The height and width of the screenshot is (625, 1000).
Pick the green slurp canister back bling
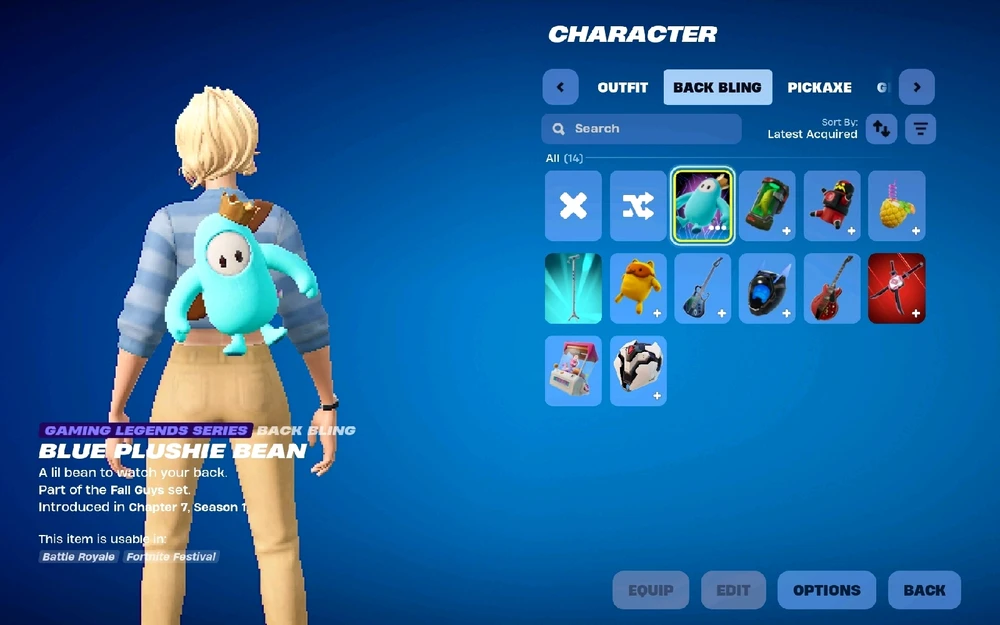(767, 206)
